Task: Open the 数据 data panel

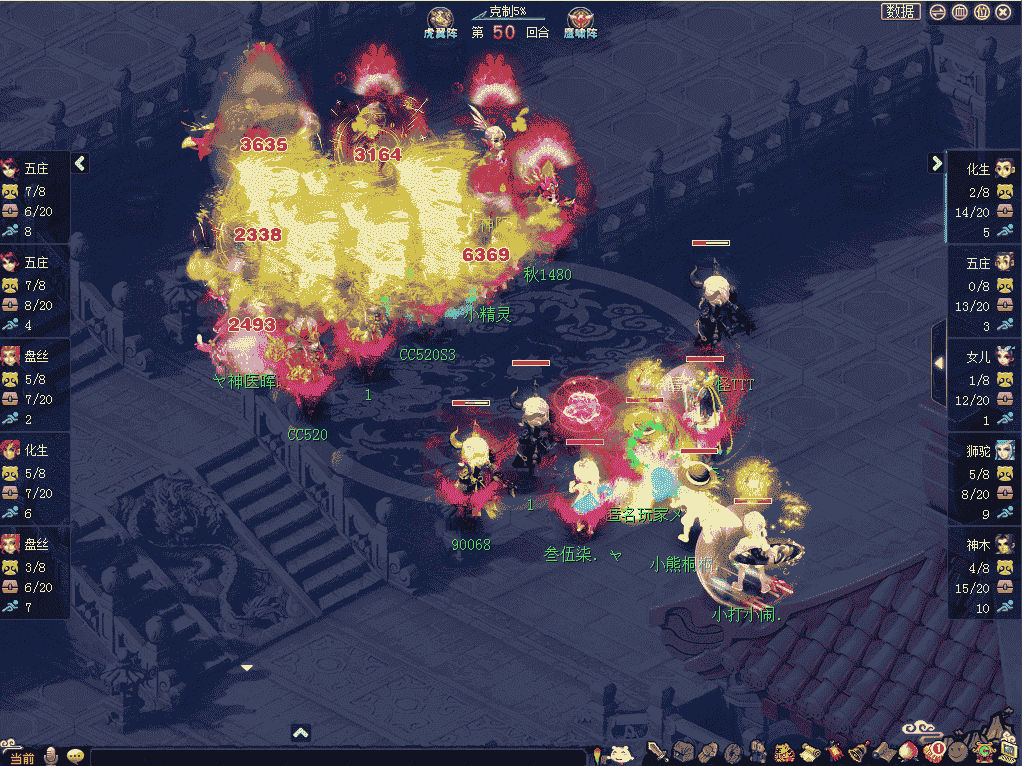Action: pos(900,12)
